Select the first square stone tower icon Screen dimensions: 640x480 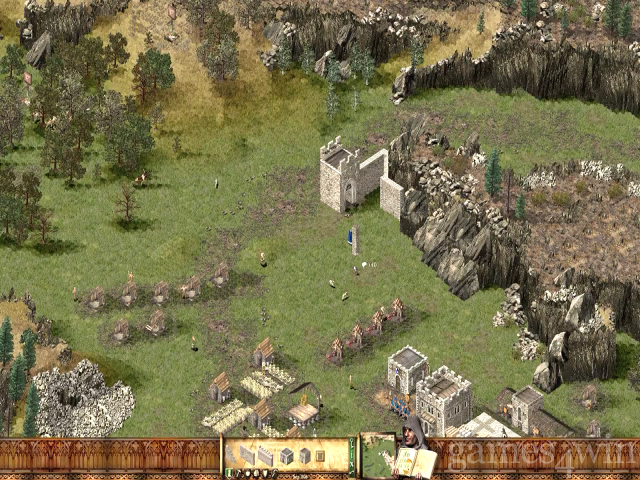click(x=286, y=456)
